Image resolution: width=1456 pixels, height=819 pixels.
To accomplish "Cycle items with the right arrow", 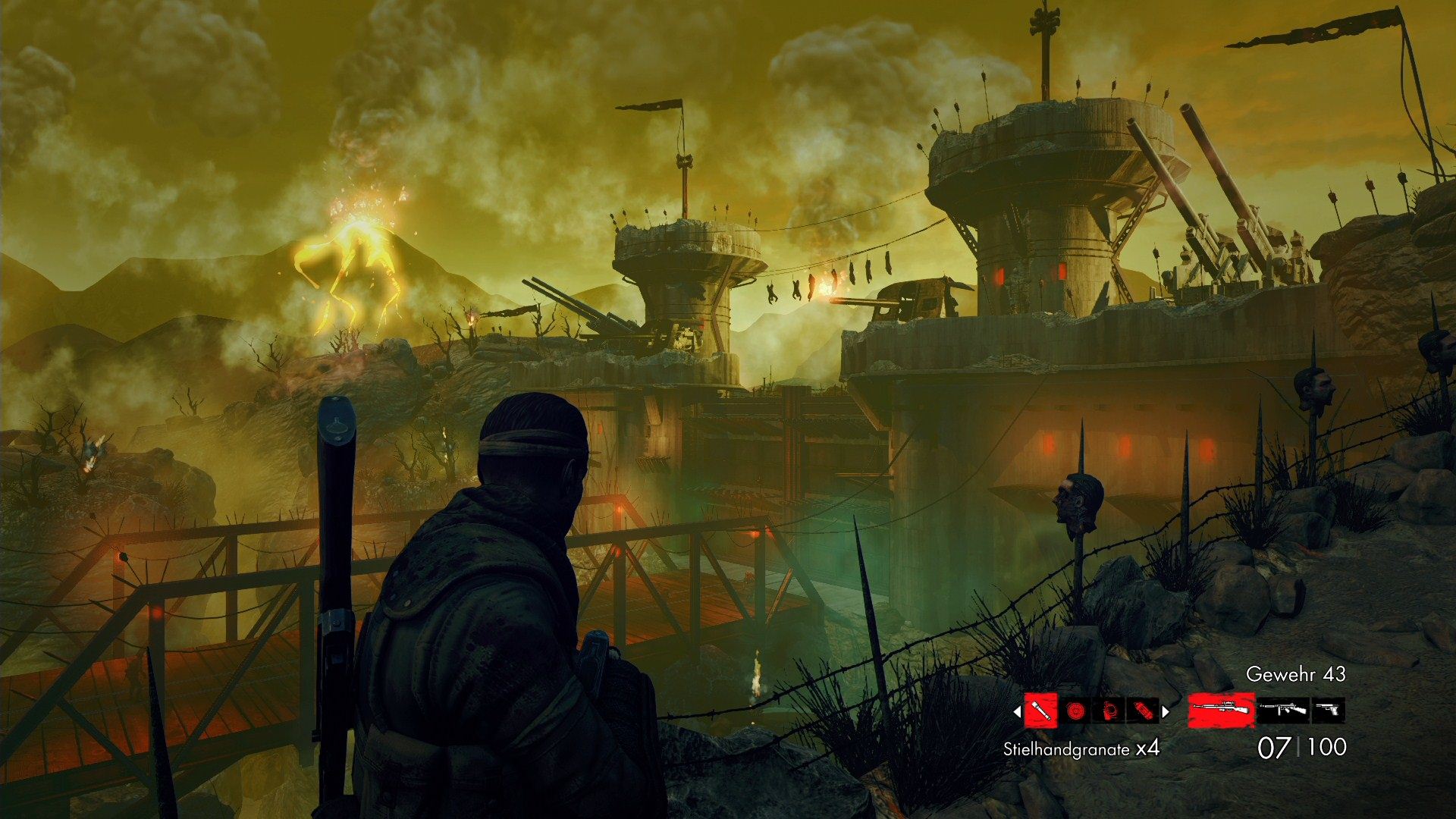I will [1166, 711].
